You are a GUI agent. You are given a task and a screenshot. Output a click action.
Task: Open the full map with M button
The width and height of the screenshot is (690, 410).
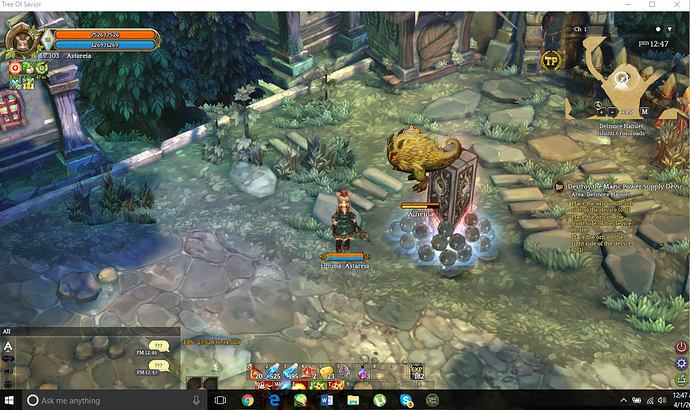coord(645,110)
